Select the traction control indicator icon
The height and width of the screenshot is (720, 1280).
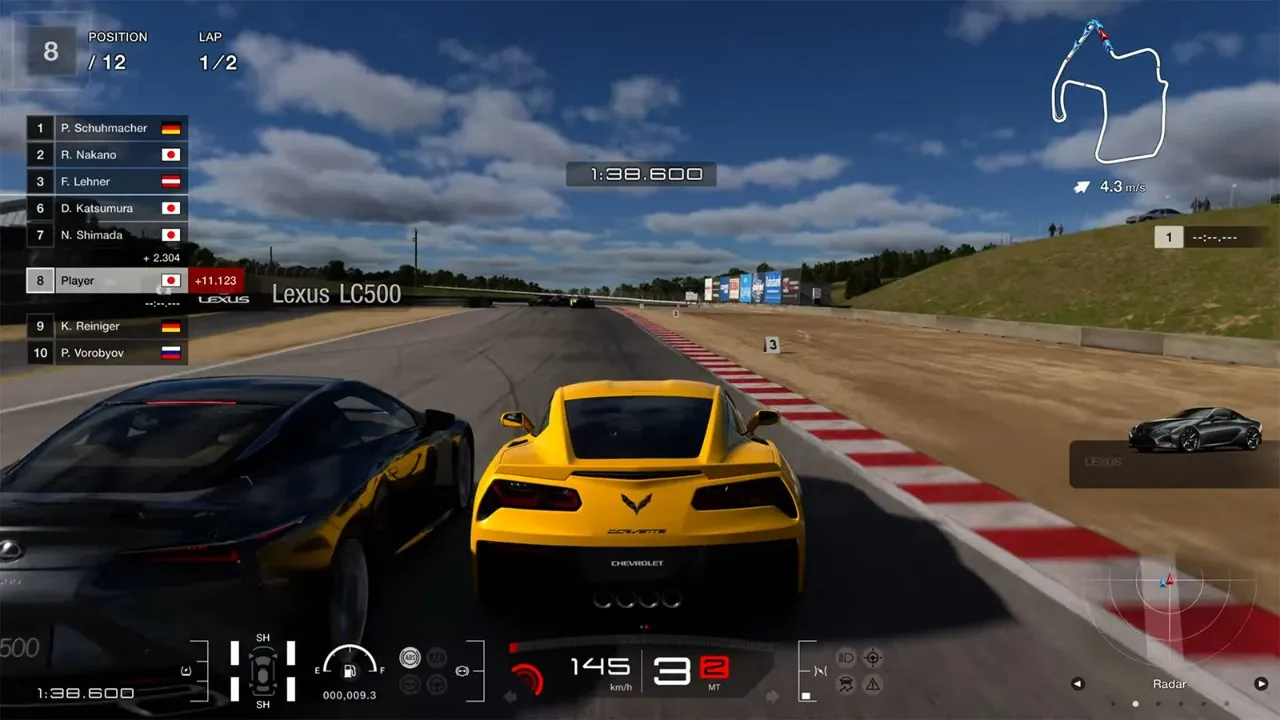point(846,686)
